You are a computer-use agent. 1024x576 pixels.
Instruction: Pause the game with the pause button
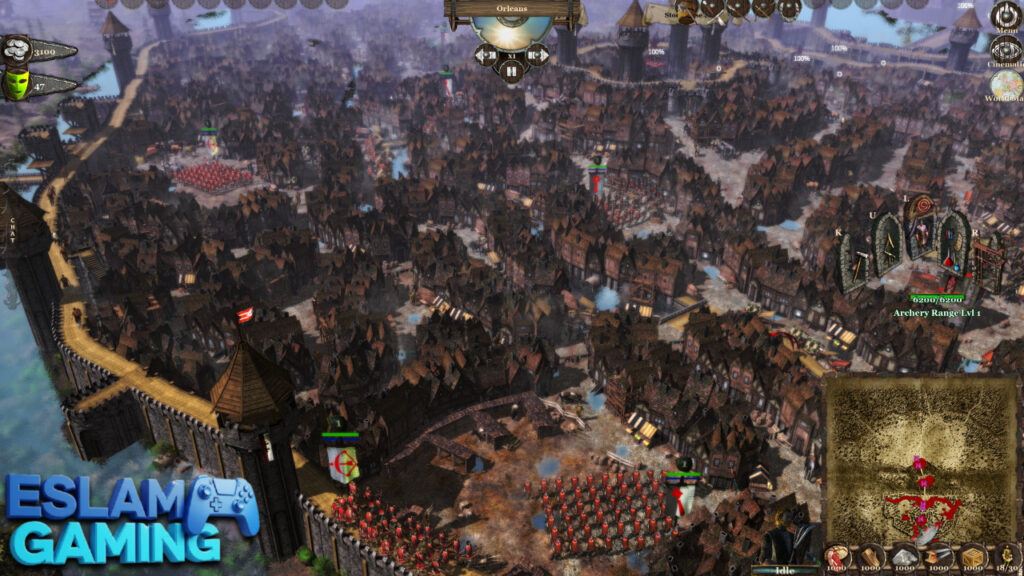511,70
